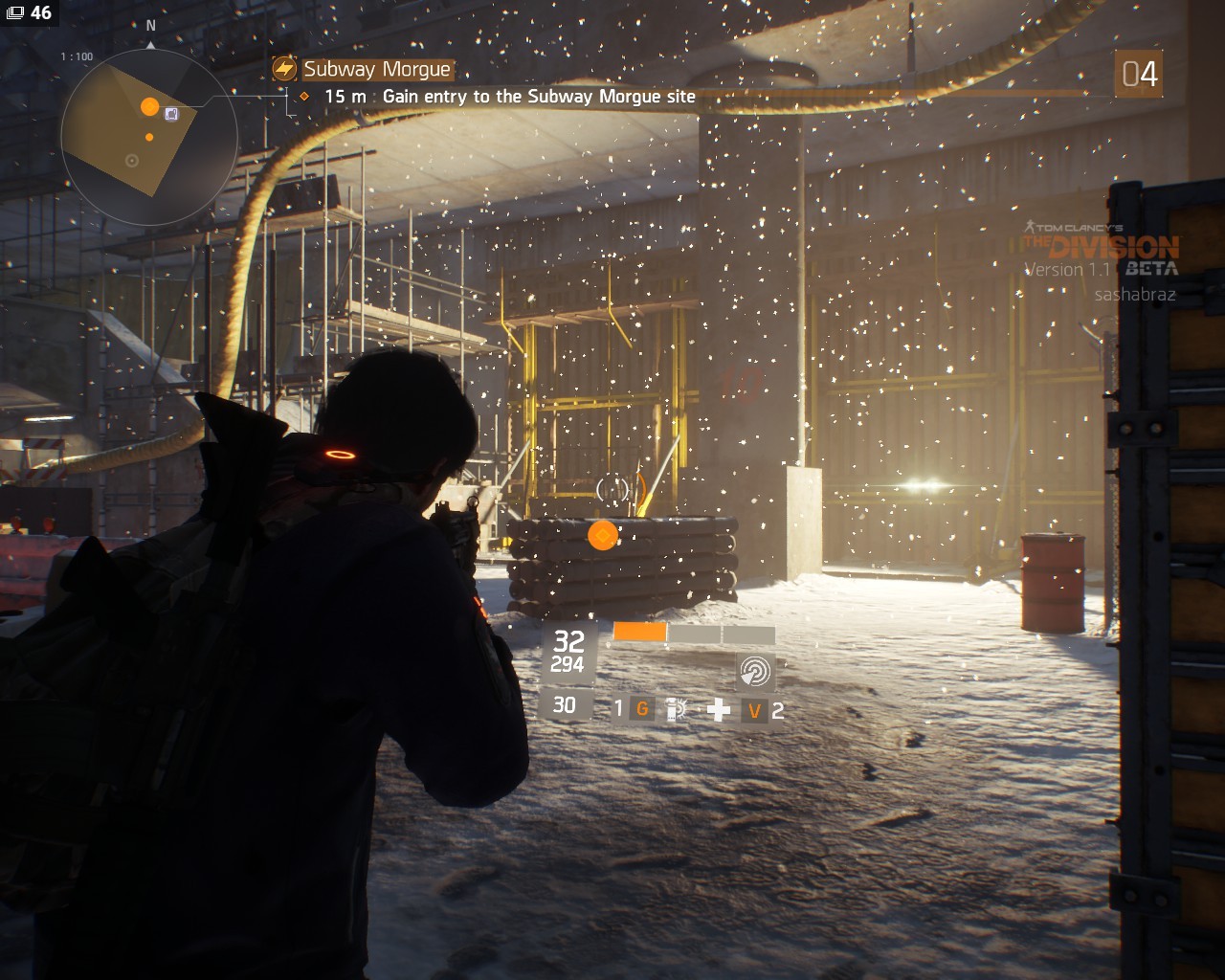This screenshot has width=1225, height=980.
Task: Click the large orange objective marker on the minimap
Action: pyautogui.click(x=149, y=106)
